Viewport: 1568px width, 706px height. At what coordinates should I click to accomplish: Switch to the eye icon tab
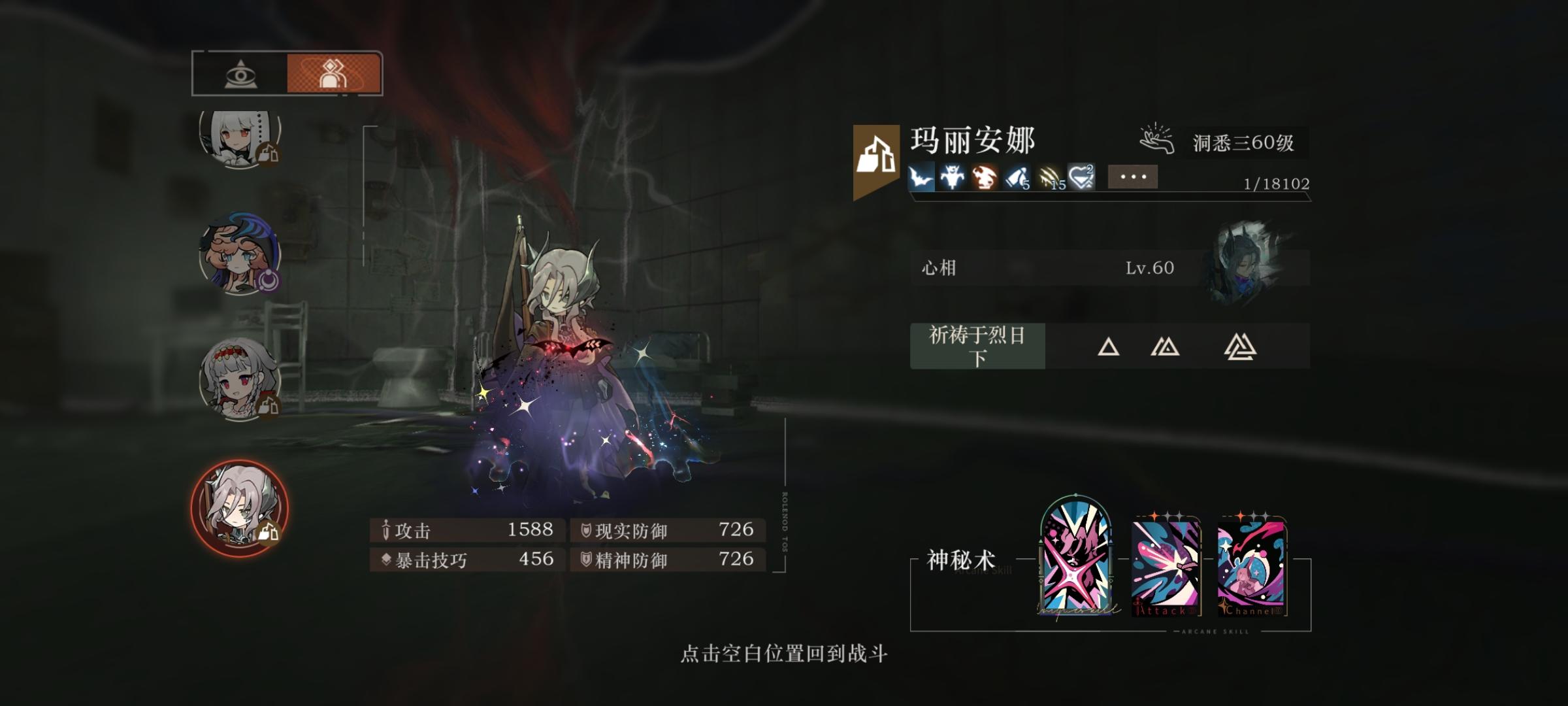pyautogui.click(x=240, y=74)
